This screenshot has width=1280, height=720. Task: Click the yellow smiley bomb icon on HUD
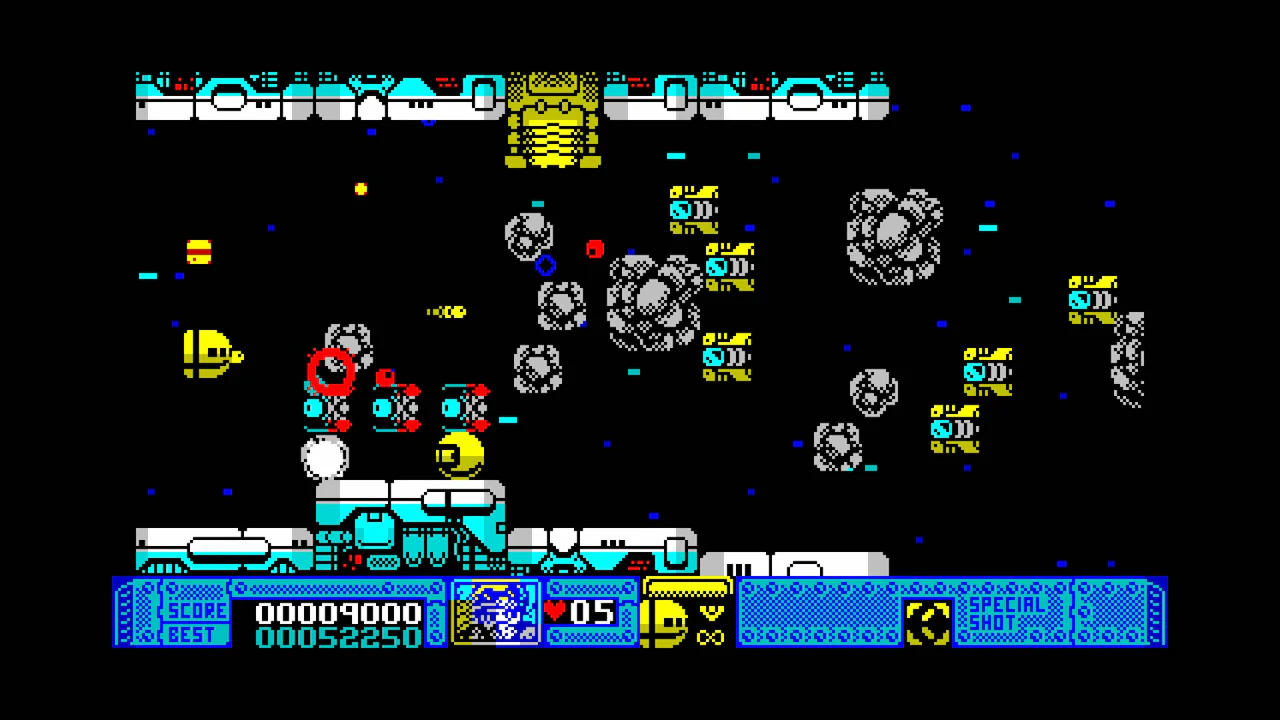[668, 622]
